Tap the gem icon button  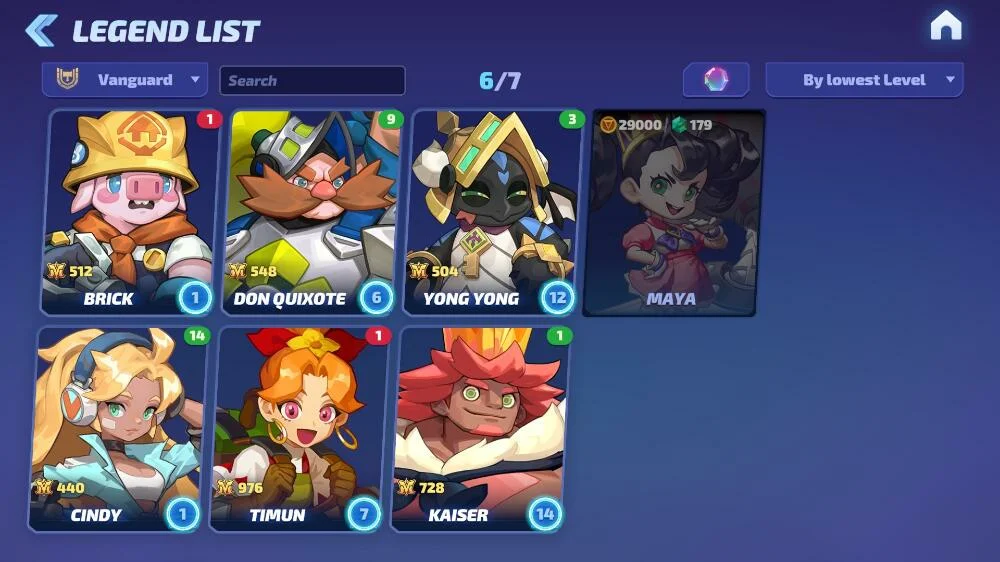716,80
